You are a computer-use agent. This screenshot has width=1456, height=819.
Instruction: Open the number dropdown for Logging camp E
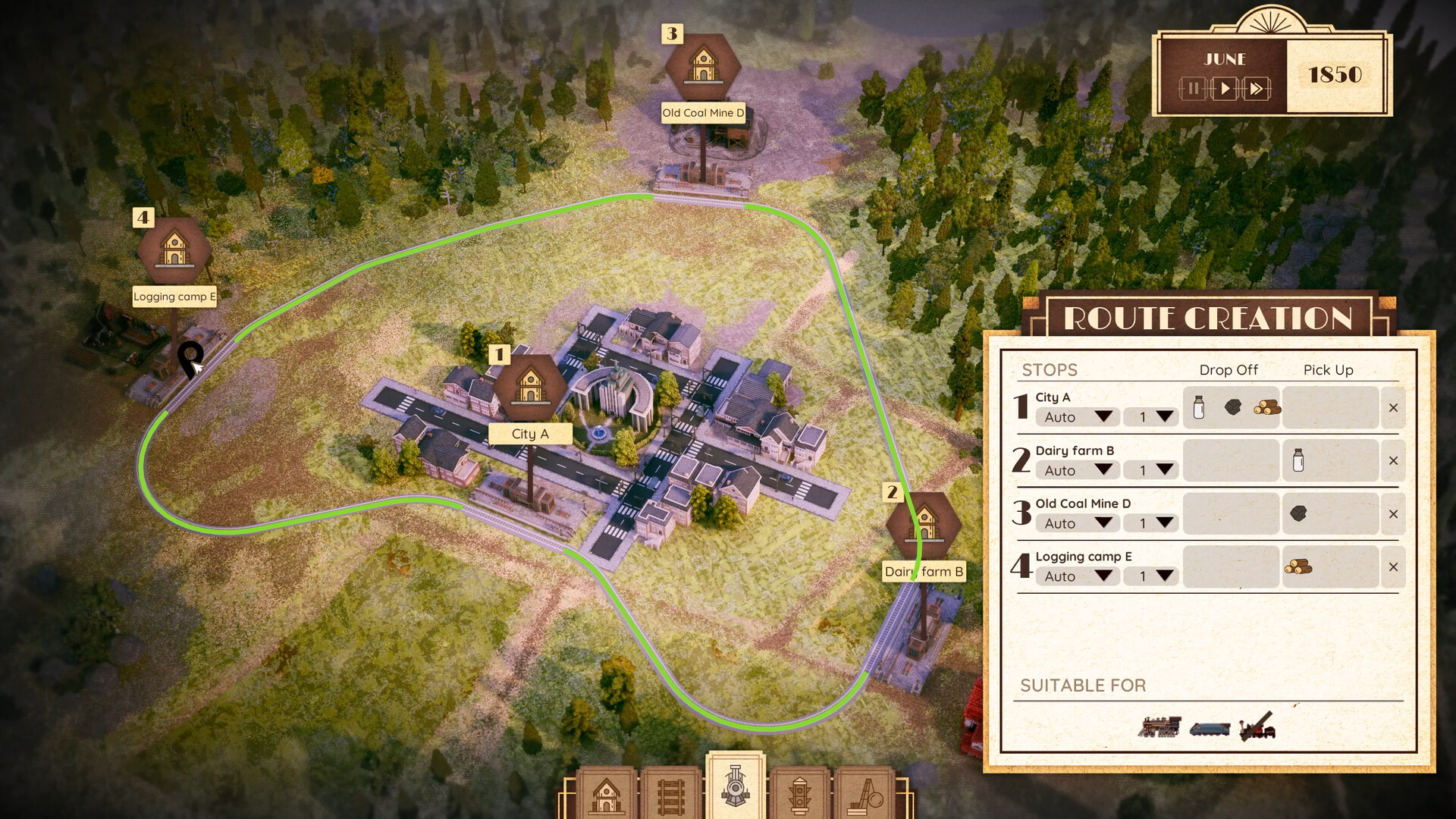coord(1150,576)
